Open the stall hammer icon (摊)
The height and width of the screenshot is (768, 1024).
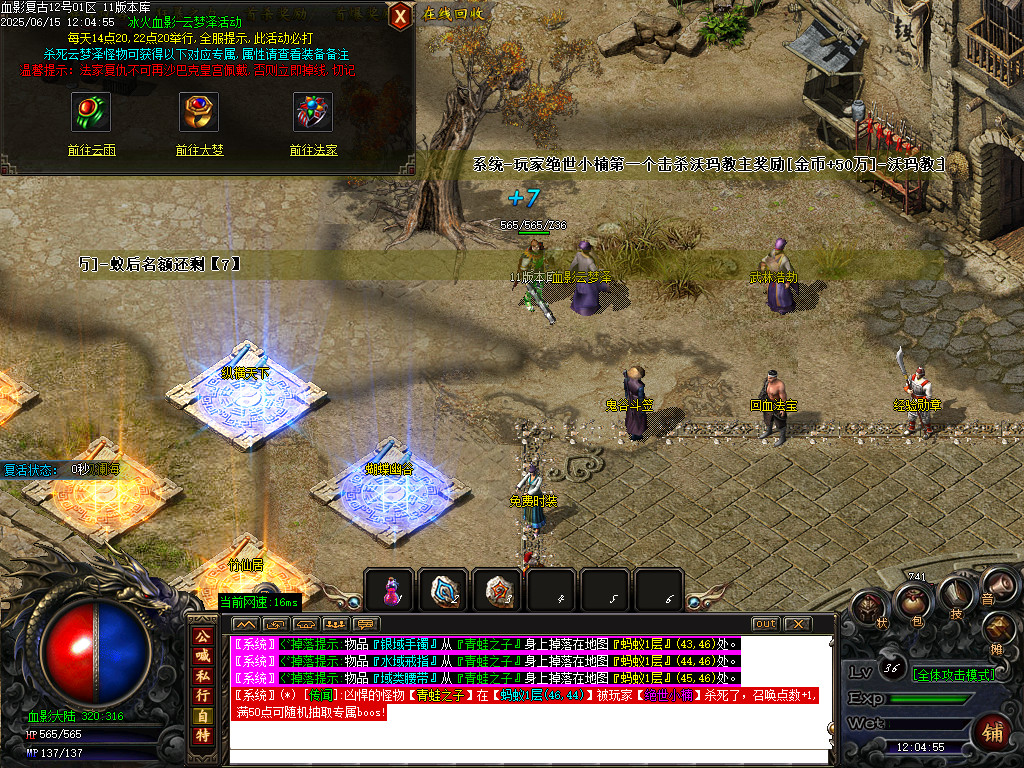[1000, 630]
